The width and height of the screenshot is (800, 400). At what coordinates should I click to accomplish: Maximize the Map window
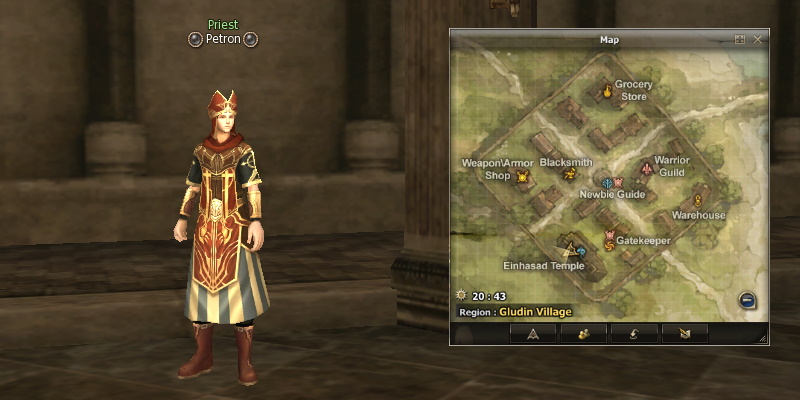coord(740,39)
